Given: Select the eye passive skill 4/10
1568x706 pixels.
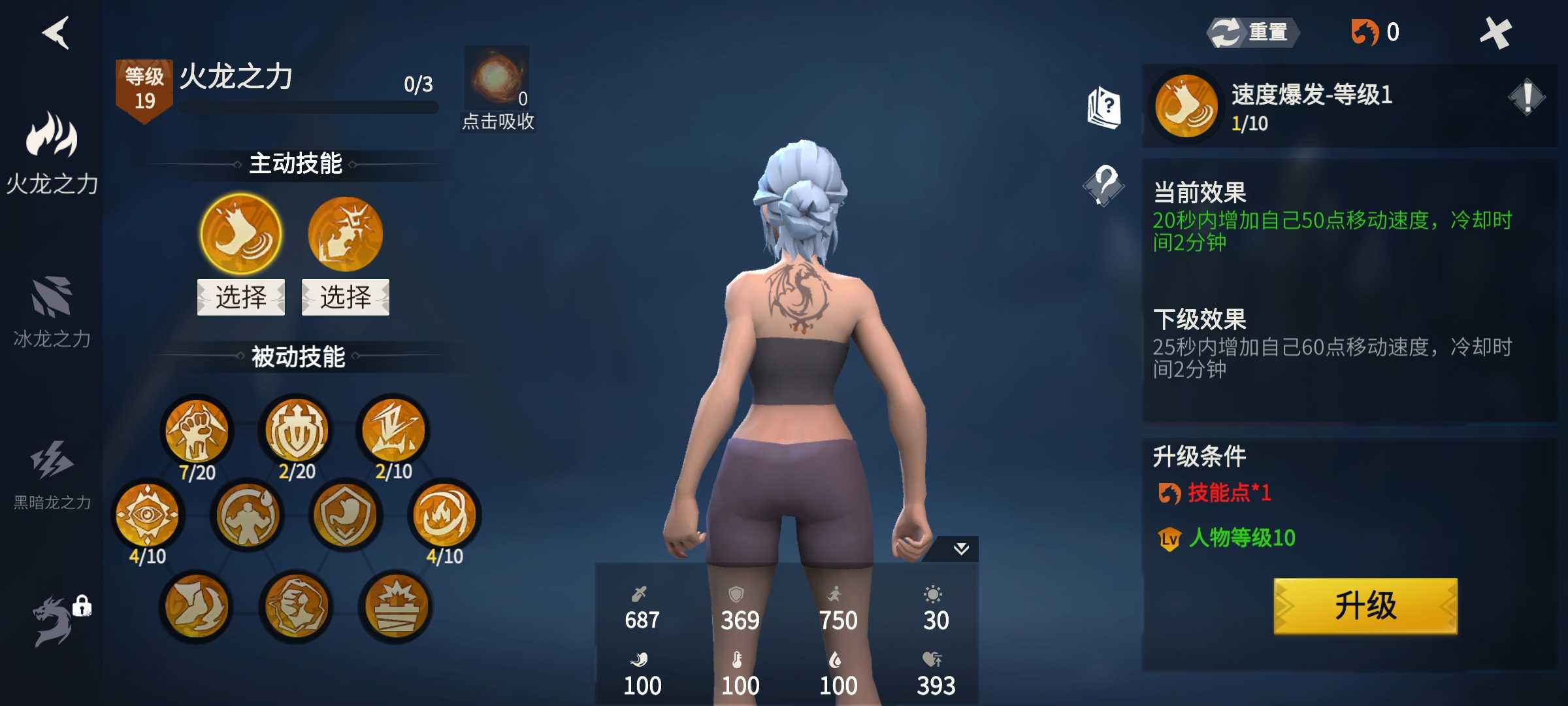Looking at the screenshot, I should pyautogui.click(x=148, y=515).
